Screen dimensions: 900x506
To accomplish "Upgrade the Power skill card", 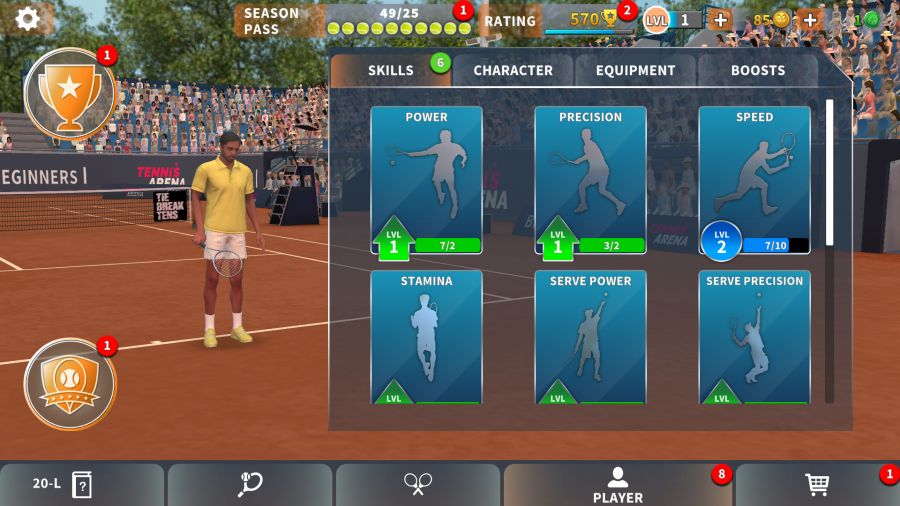I will [426, 180].
